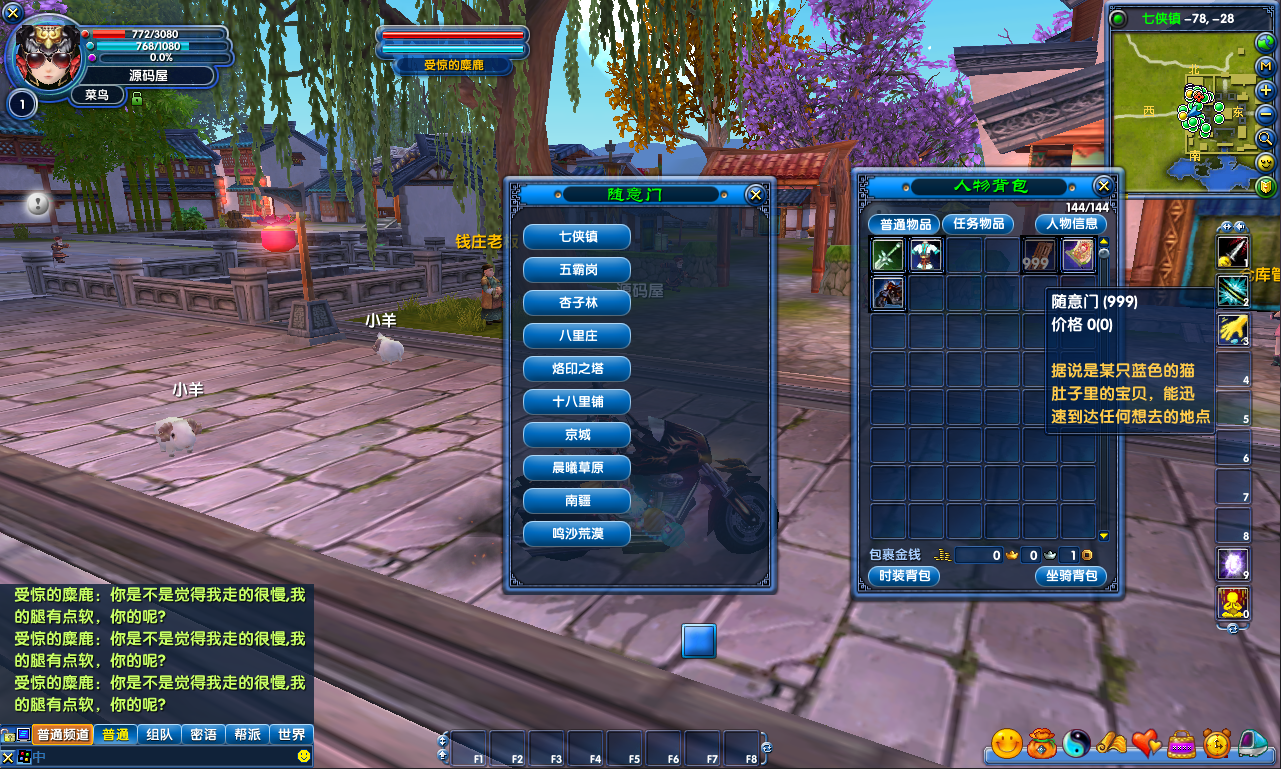This screenshot has width=1281, height=769.
Task: Choose the 五霸岗 teleport option
Action: [x=577, y=270]
